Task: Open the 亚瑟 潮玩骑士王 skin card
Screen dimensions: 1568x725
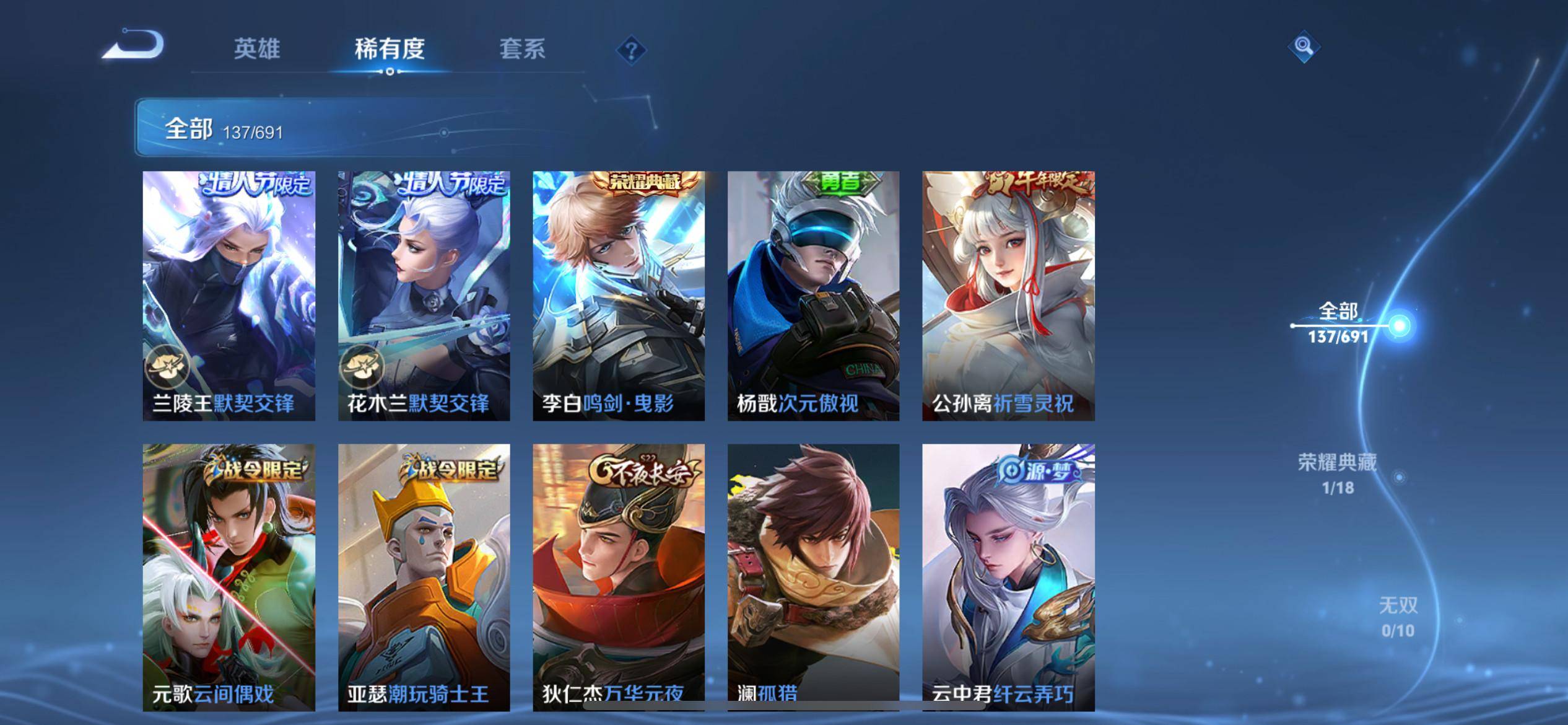Action: pyautogui.click(x=424, y=576)
